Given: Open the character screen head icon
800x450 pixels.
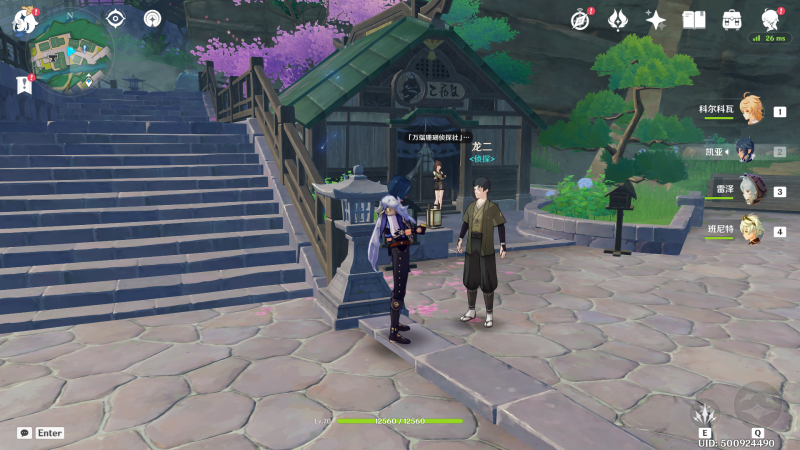Looking at the screenshot, I should [770, 19].
